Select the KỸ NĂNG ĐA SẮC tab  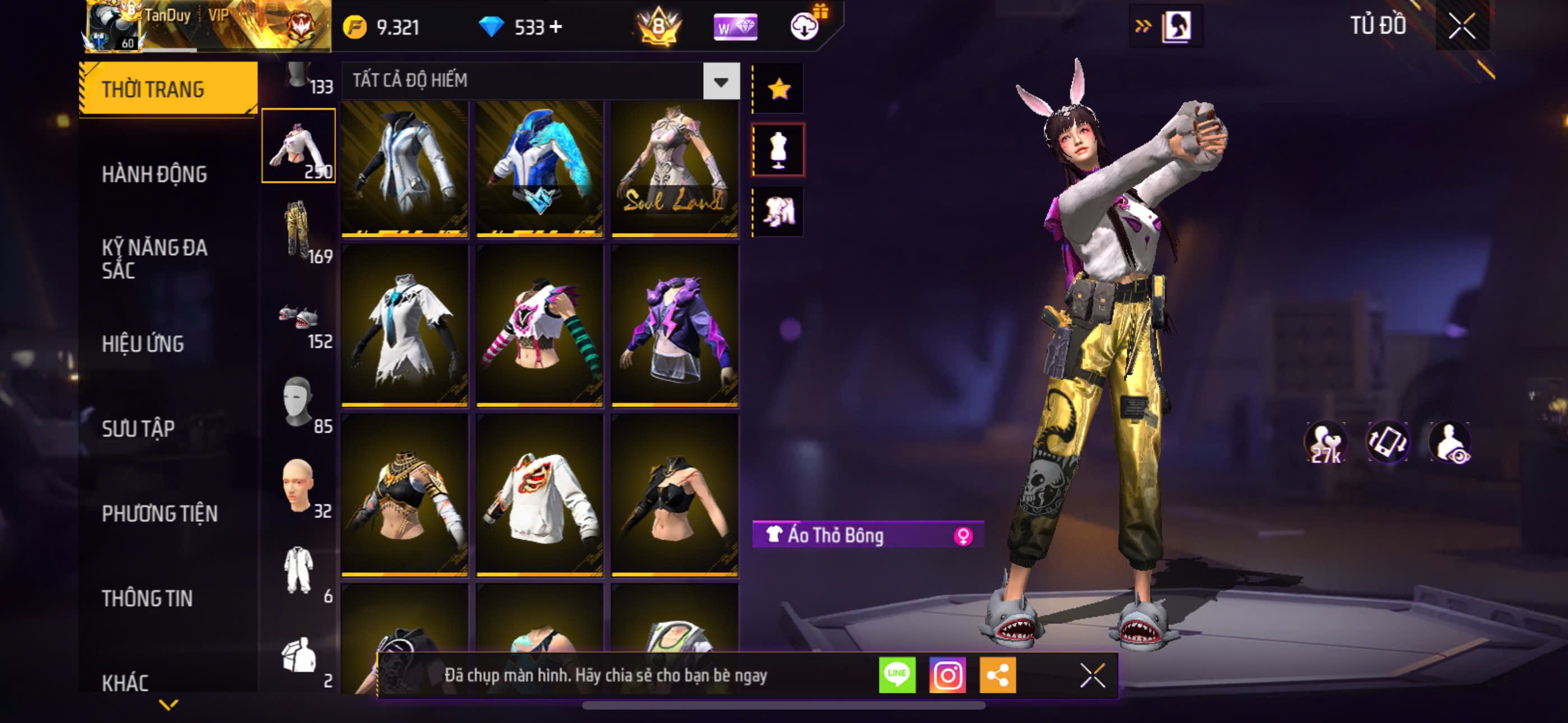tap(155, 258)
